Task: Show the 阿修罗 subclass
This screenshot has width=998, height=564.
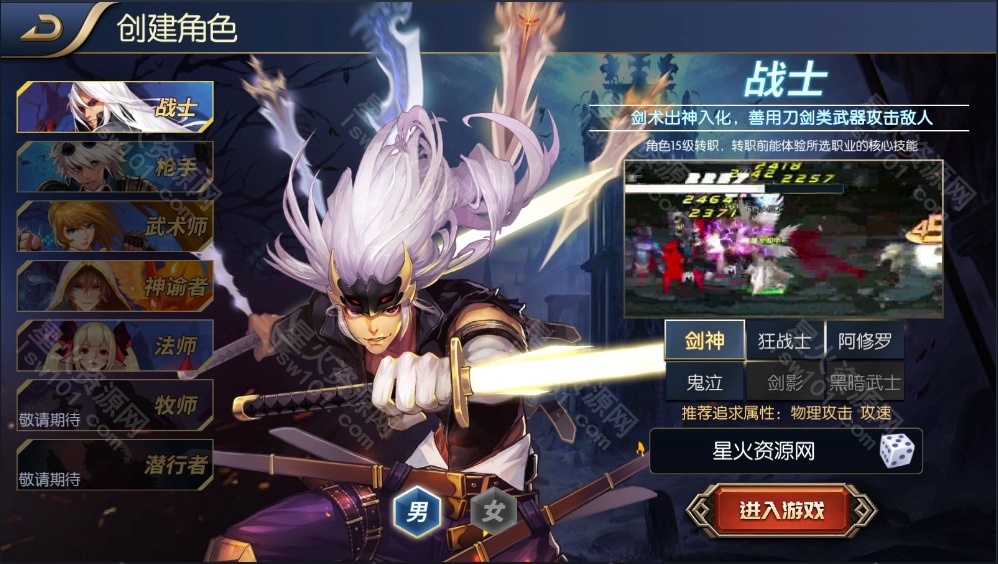Action: click(865, 341)
